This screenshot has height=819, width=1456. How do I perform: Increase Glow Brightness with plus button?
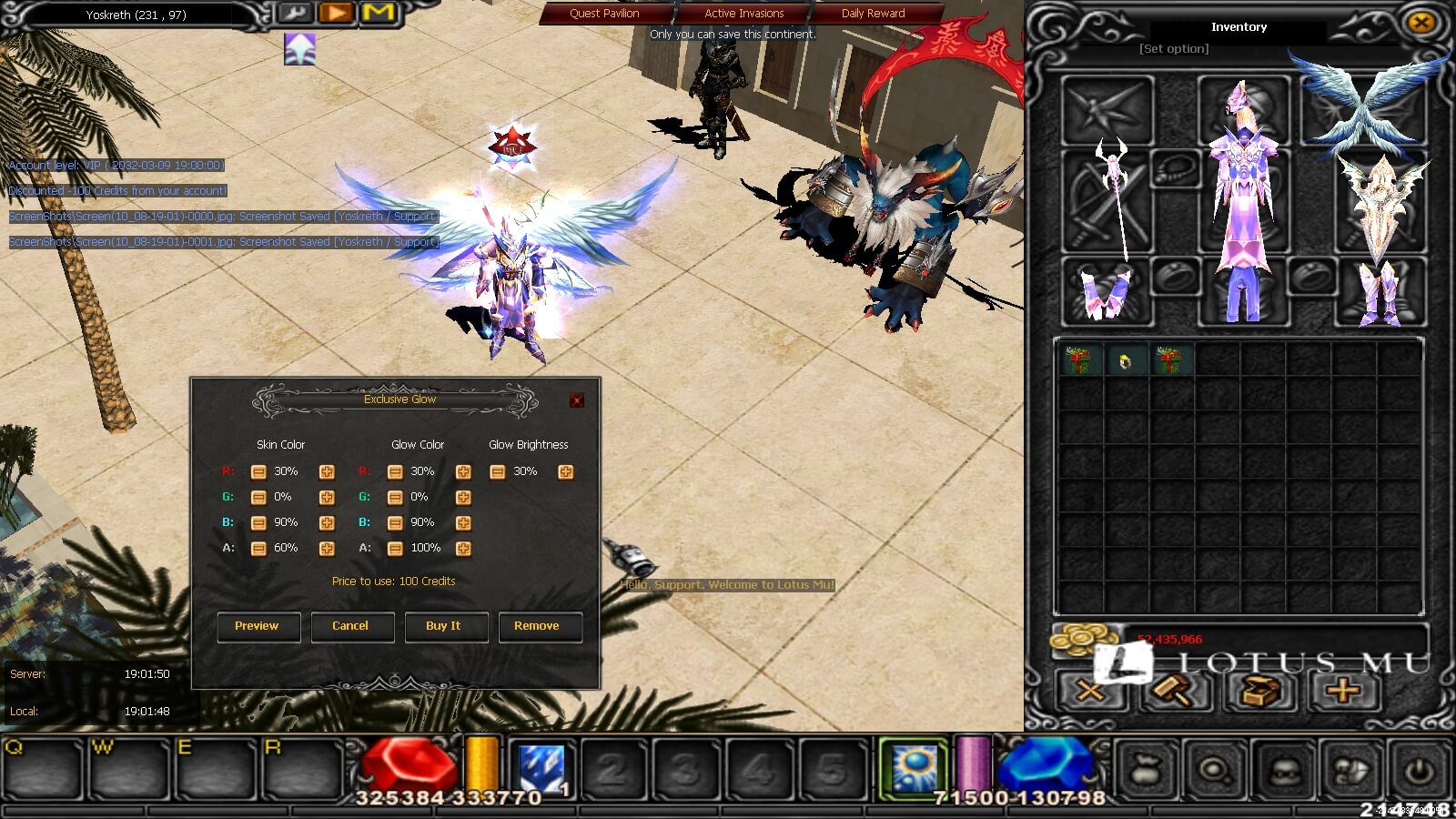point(565,471)
